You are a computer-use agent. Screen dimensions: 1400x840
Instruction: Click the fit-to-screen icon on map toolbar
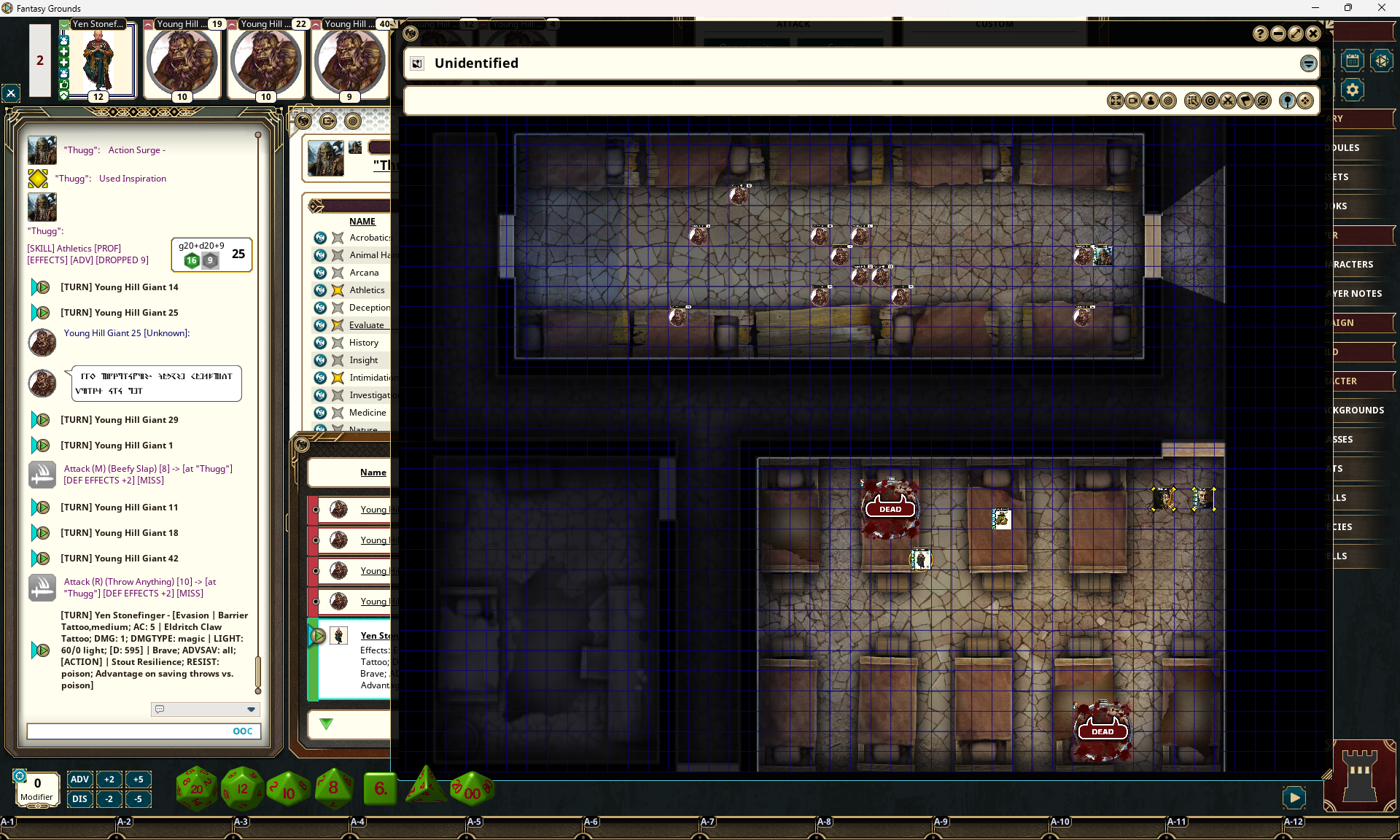pos(1115,101)
